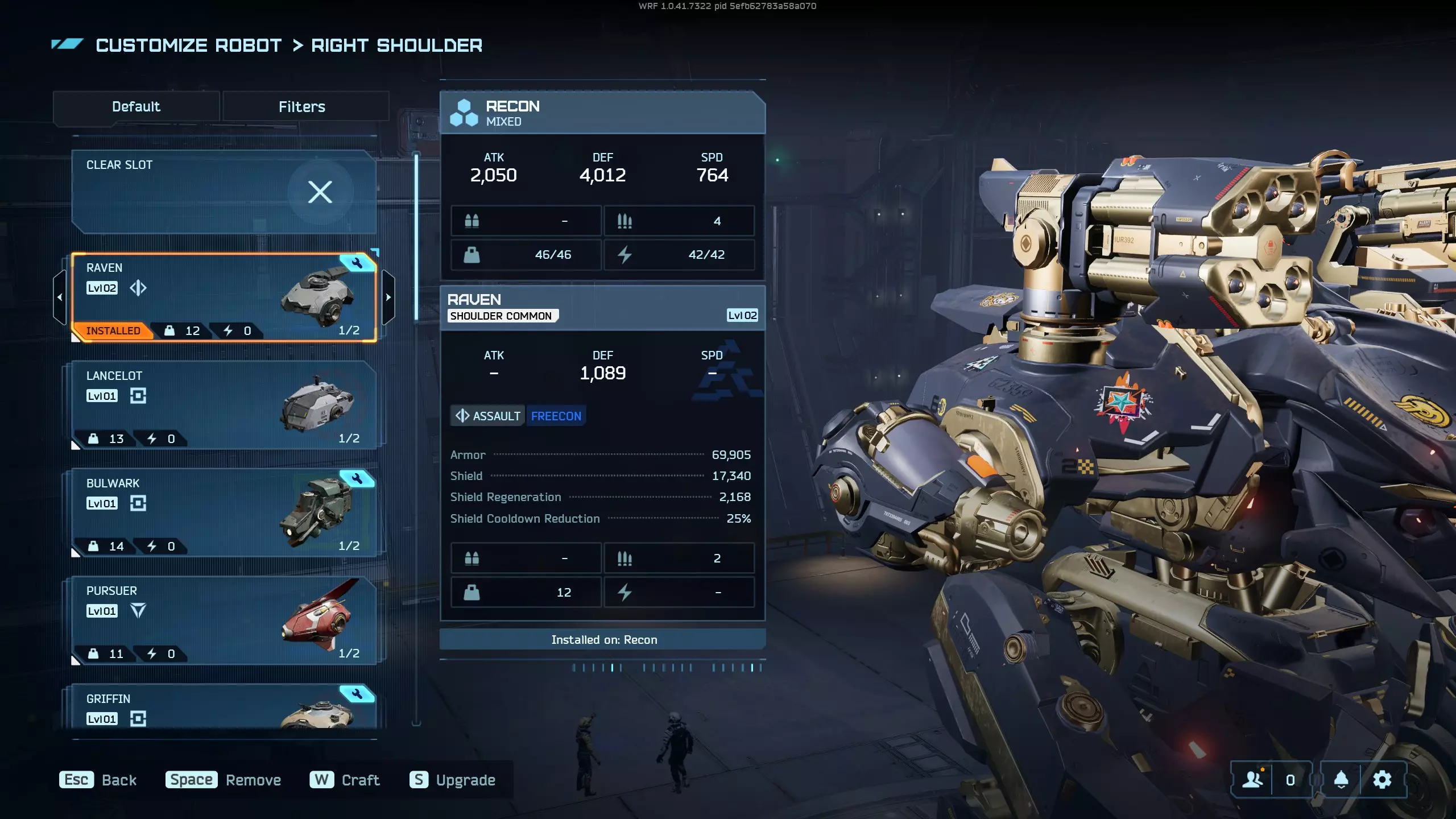Open the Filters tab
The image size is (1456, 819).
[302, 107]
